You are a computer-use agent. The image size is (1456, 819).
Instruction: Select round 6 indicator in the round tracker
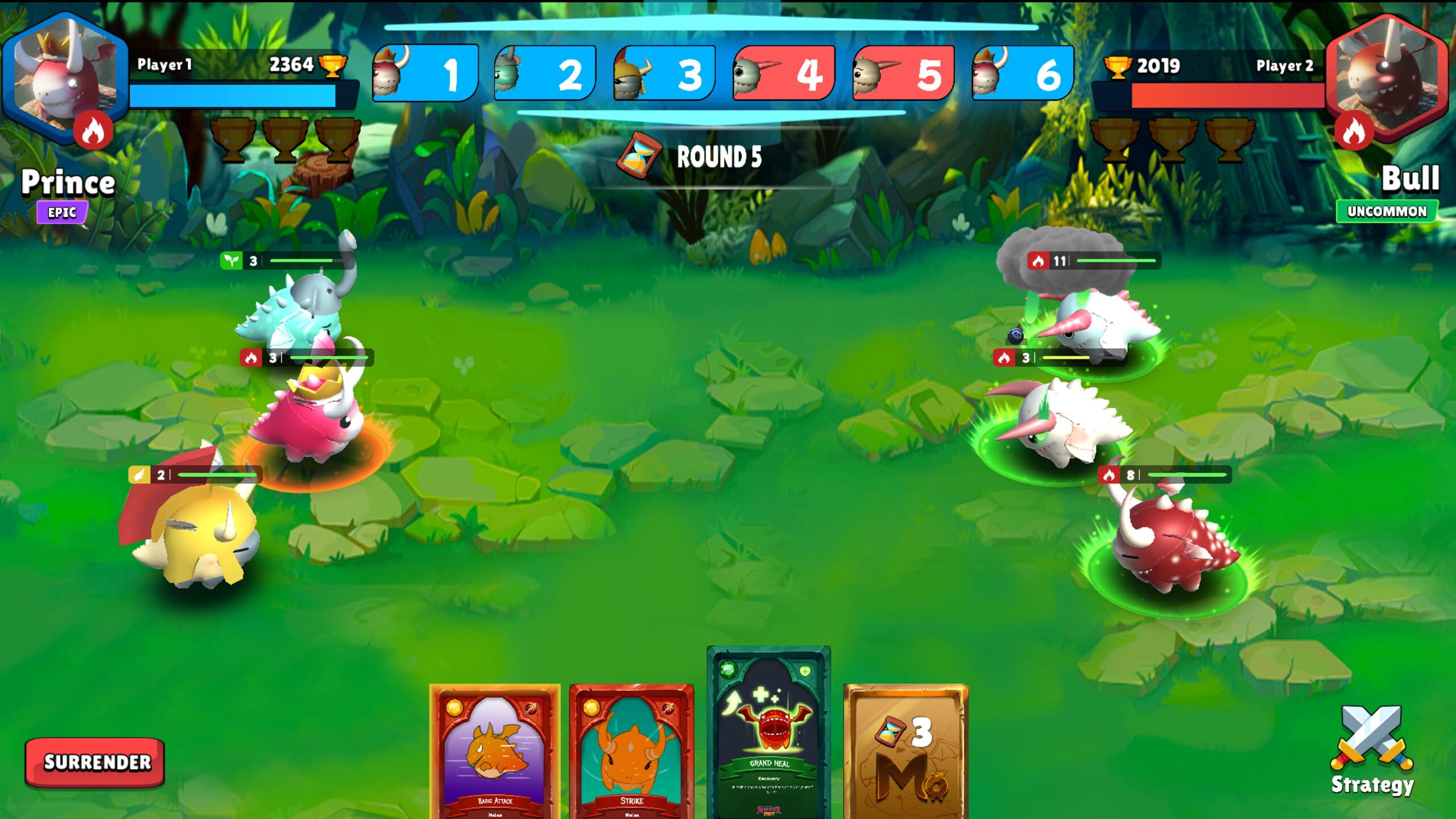point(1024,74)
